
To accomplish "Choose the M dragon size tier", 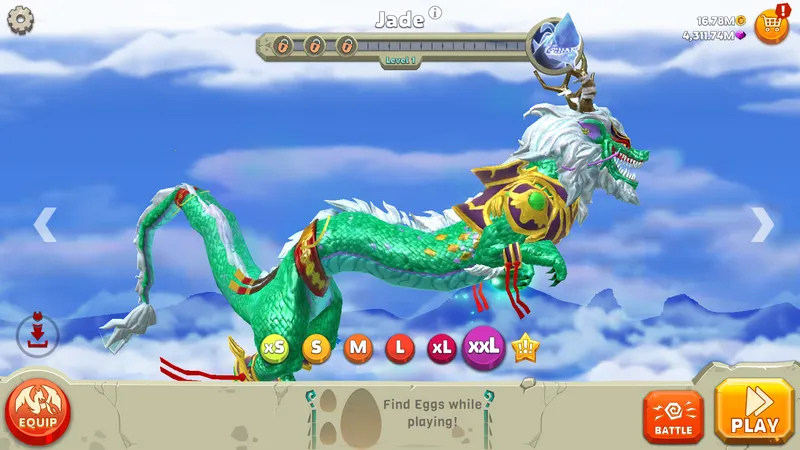I will (358, 348).
